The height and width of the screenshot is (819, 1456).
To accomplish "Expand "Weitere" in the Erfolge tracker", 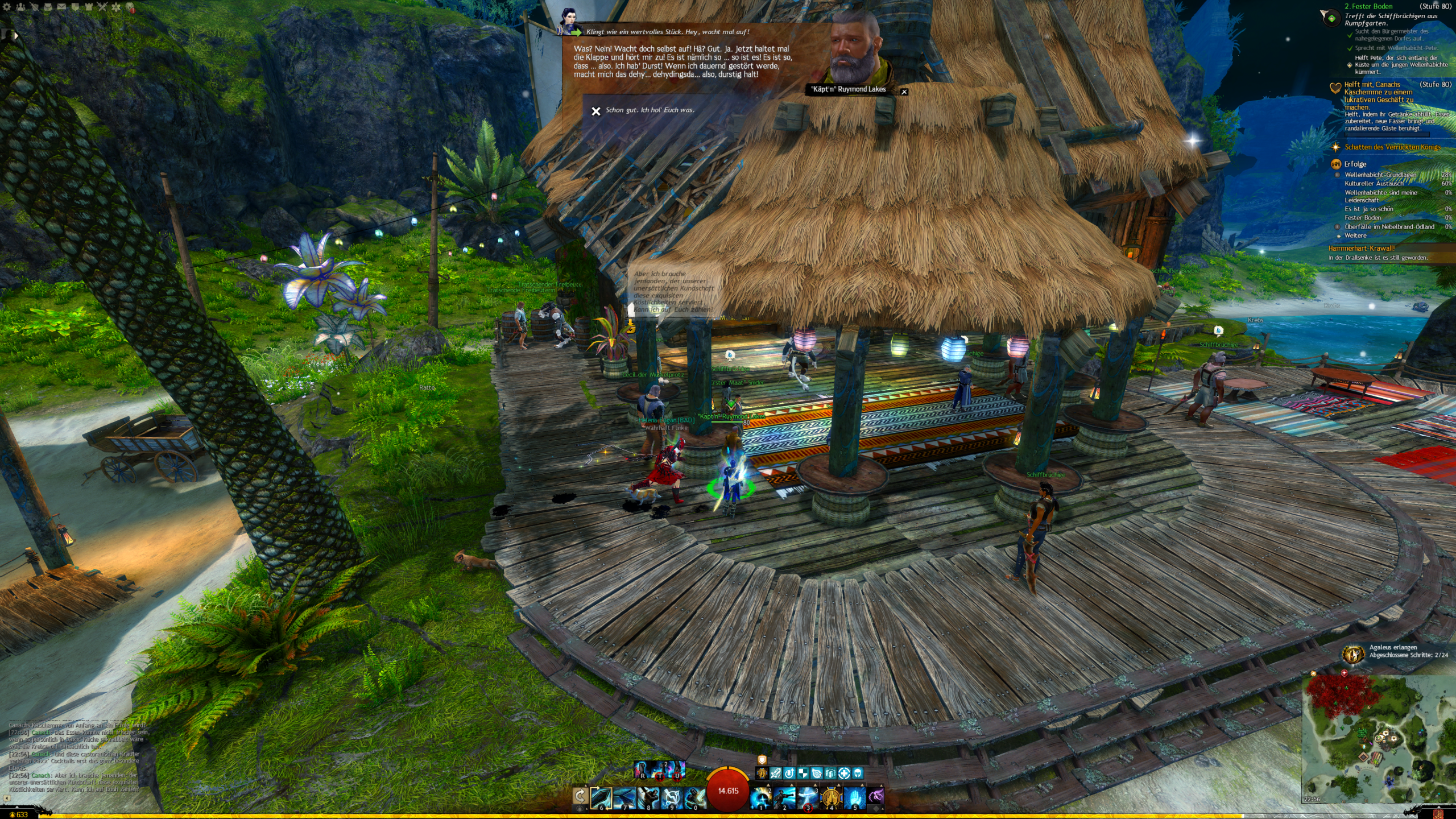I will pyautogui.click(x=1355, y=235).
